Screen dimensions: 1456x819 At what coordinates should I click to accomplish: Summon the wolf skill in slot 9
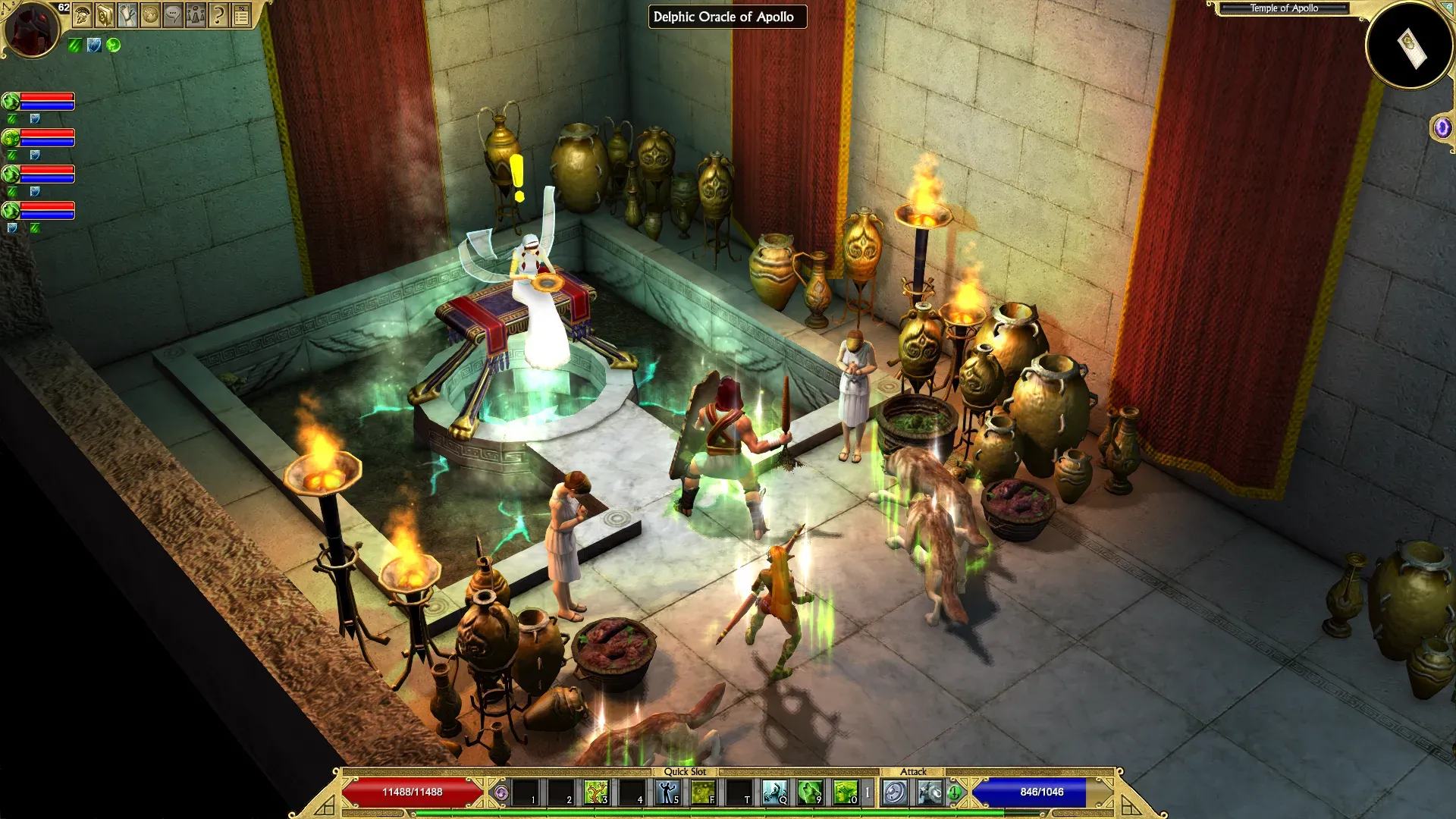point(810,792)
